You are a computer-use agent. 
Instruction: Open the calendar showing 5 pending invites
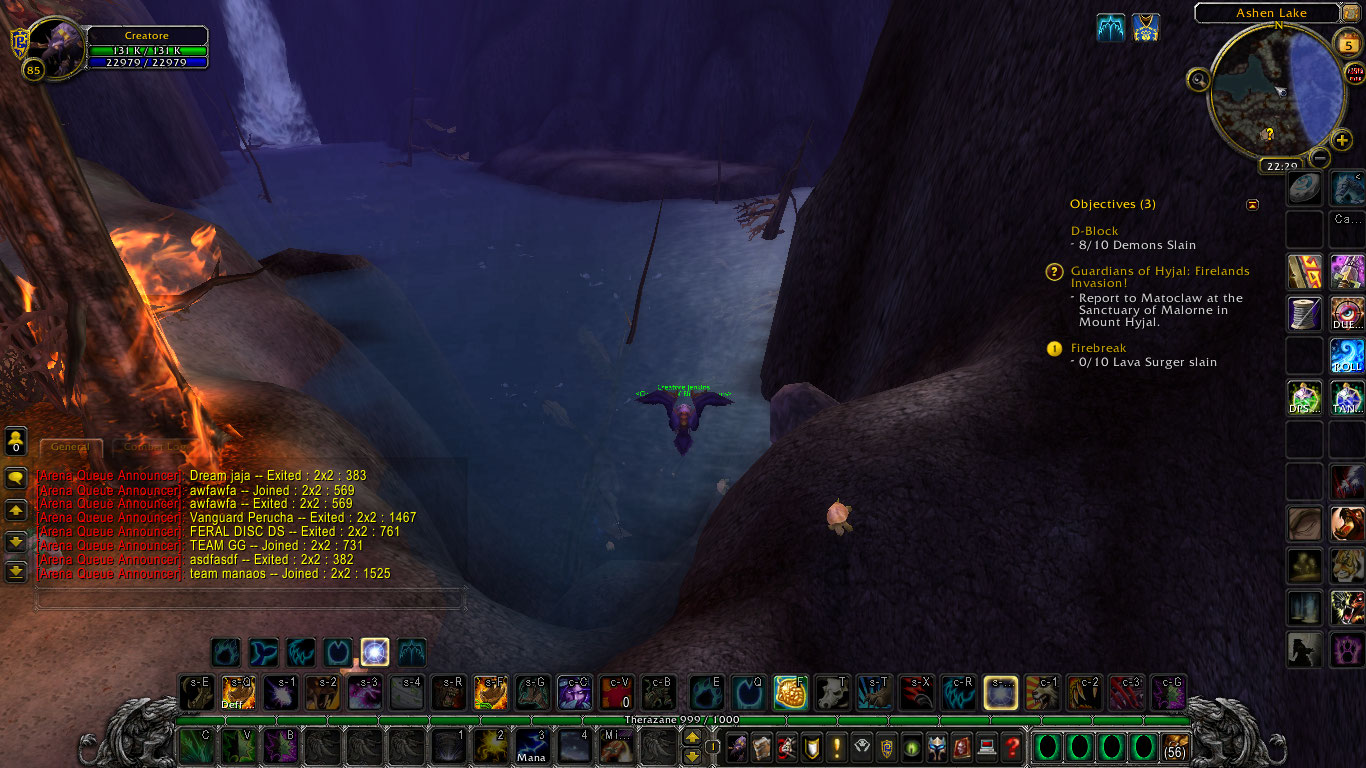click(x=1349, y=43)
